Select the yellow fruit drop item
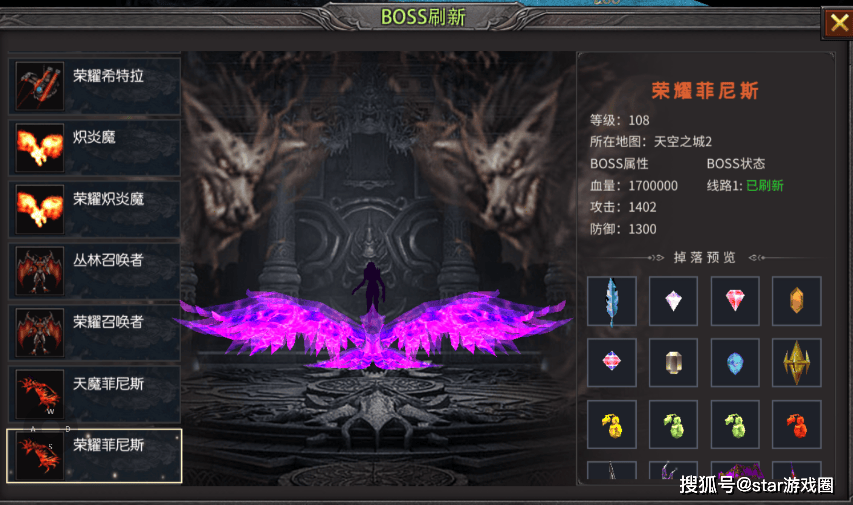Viewport: 853px width, 505px height. [x=611, y=425]
